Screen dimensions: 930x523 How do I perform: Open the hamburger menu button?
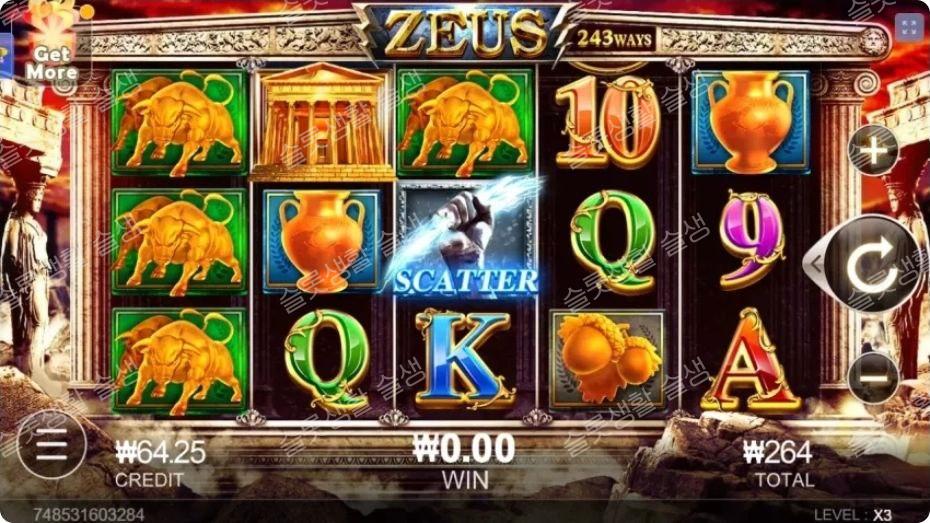coord(51,444)
